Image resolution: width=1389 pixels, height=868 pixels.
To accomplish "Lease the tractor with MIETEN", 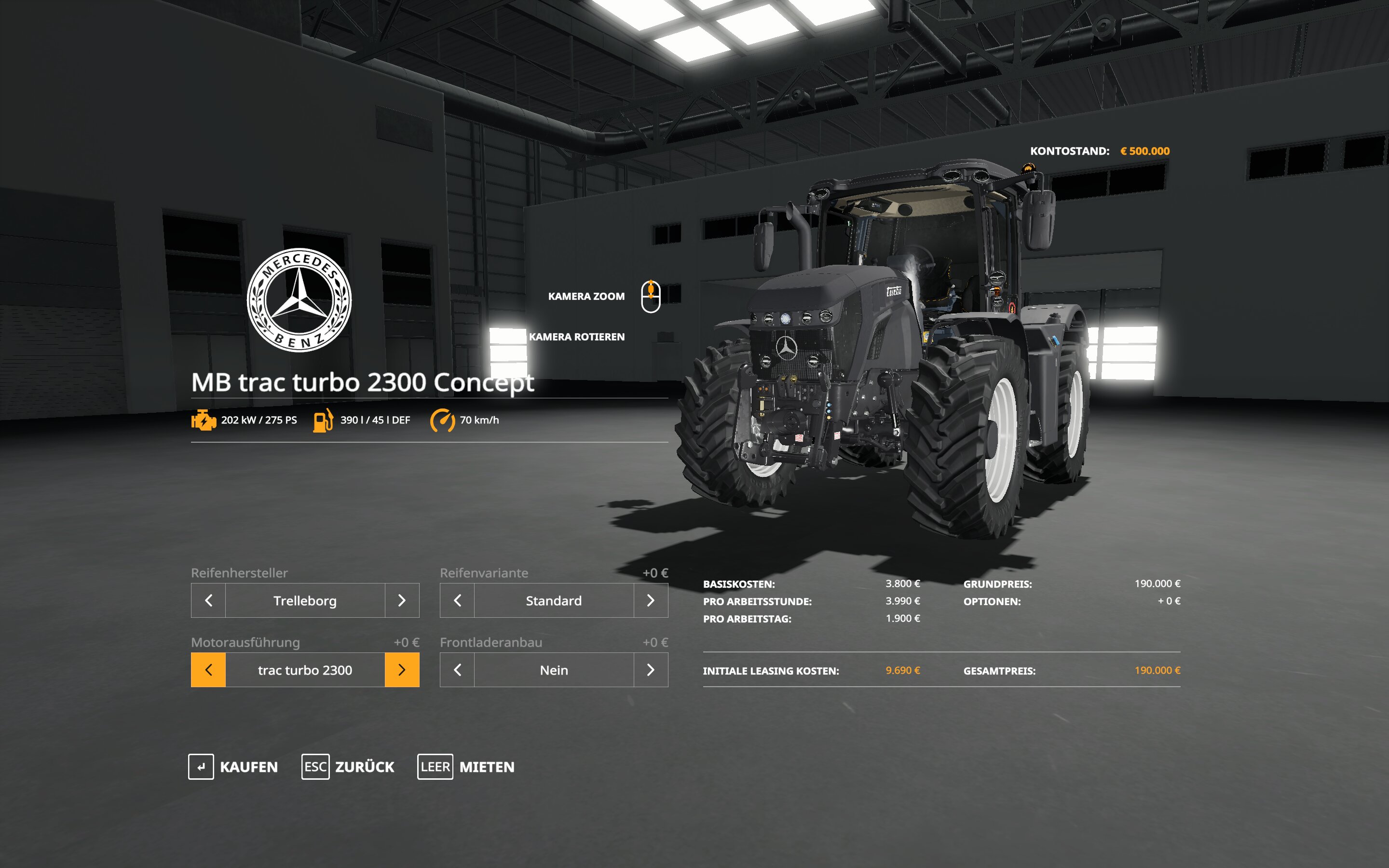I will coord(466,767).
